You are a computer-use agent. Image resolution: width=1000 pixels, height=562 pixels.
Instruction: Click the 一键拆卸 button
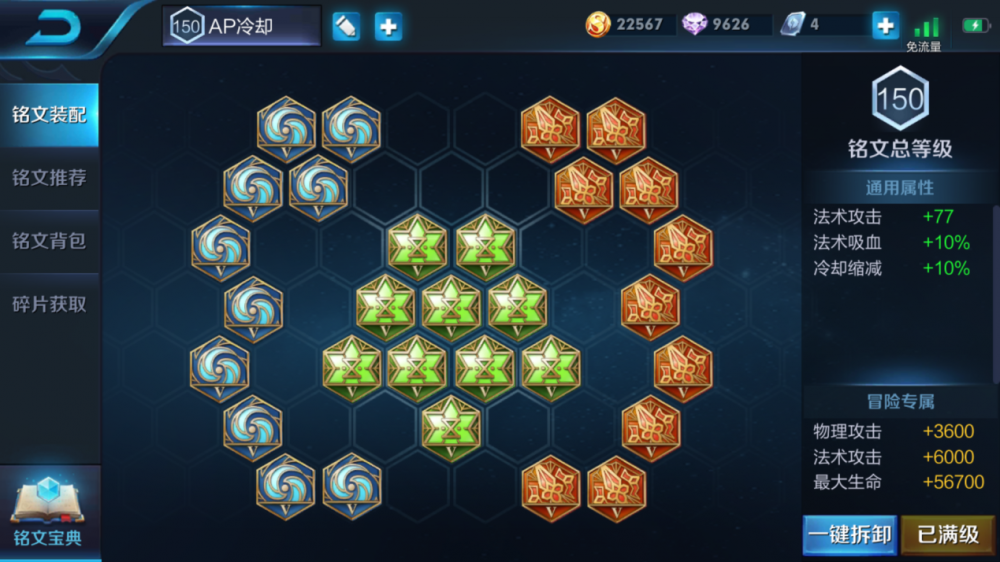tap(849, 535)
